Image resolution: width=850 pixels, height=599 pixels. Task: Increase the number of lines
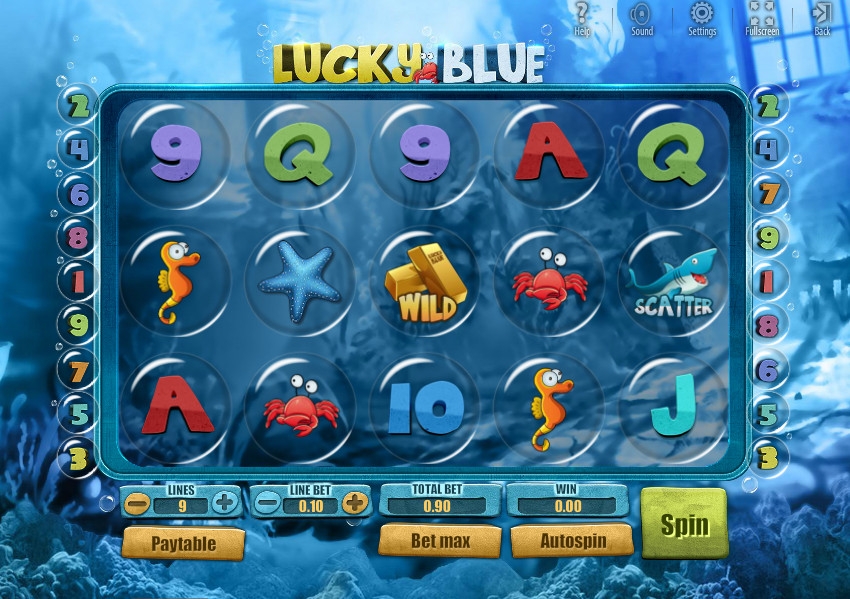point(225,502)
